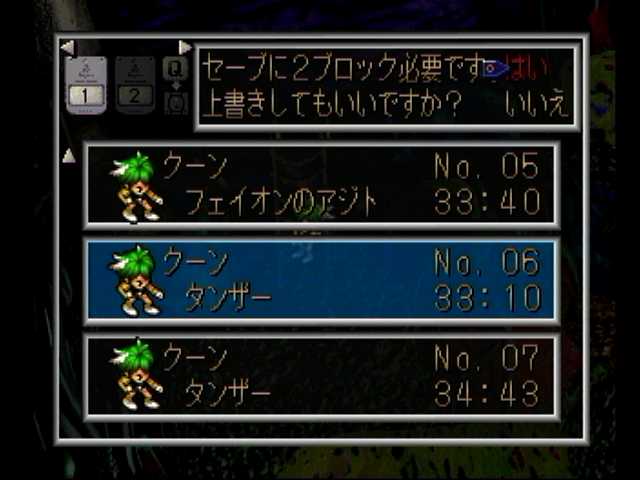Click the up arrow beside the save list
Viewport: 640px width, 480px height.
tap(68, 156)
